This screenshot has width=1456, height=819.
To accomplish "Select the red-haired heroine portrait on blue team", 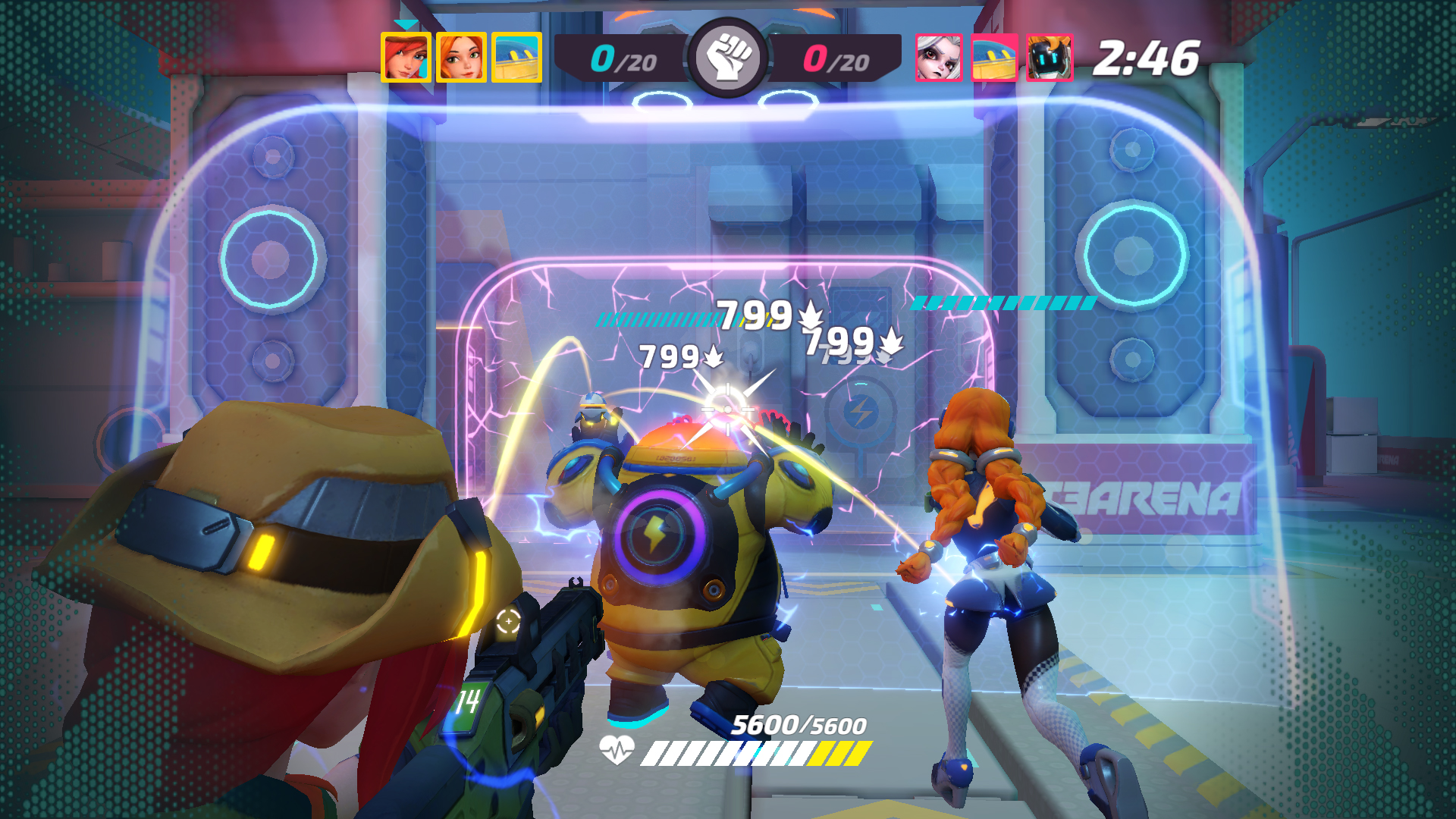I will pyautogui.click(x=406, y=55).
